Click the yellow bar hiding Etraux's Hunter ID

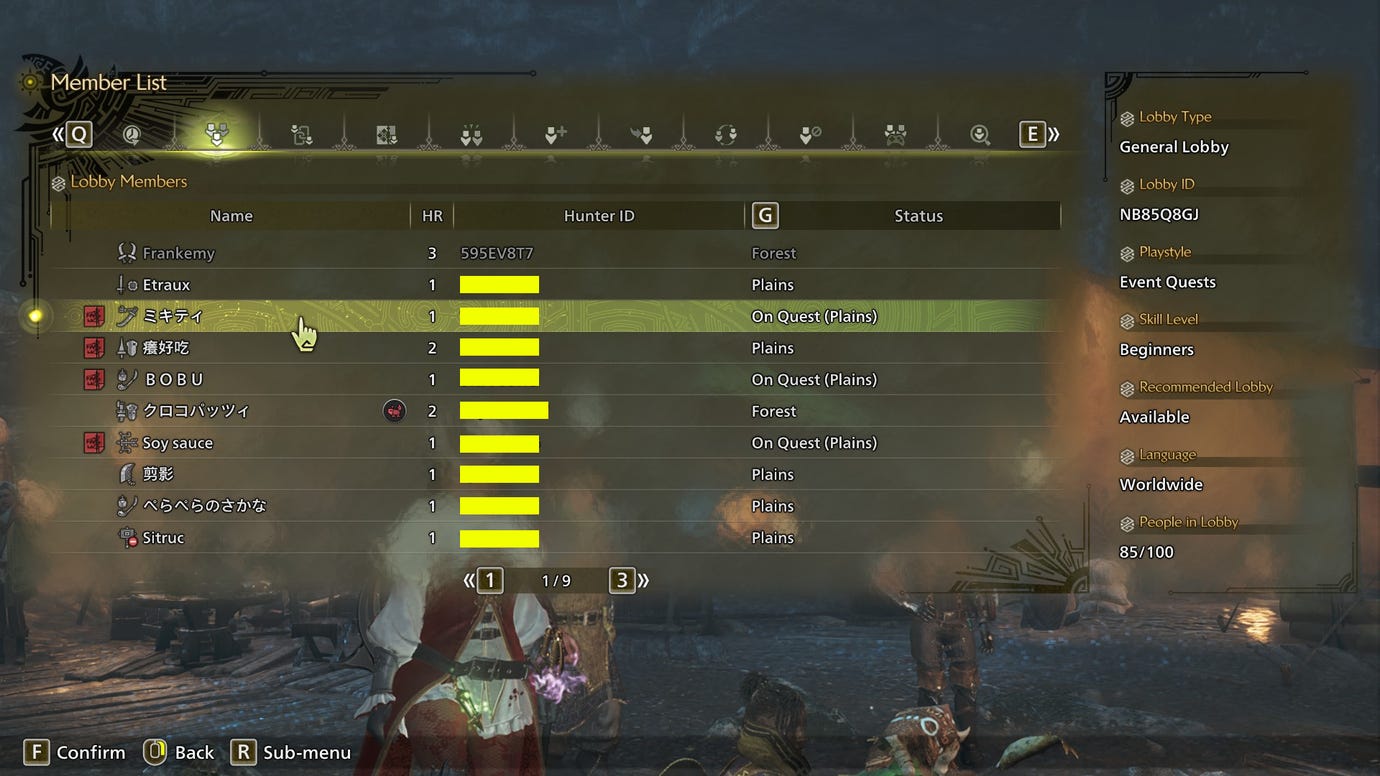(499, 284)
